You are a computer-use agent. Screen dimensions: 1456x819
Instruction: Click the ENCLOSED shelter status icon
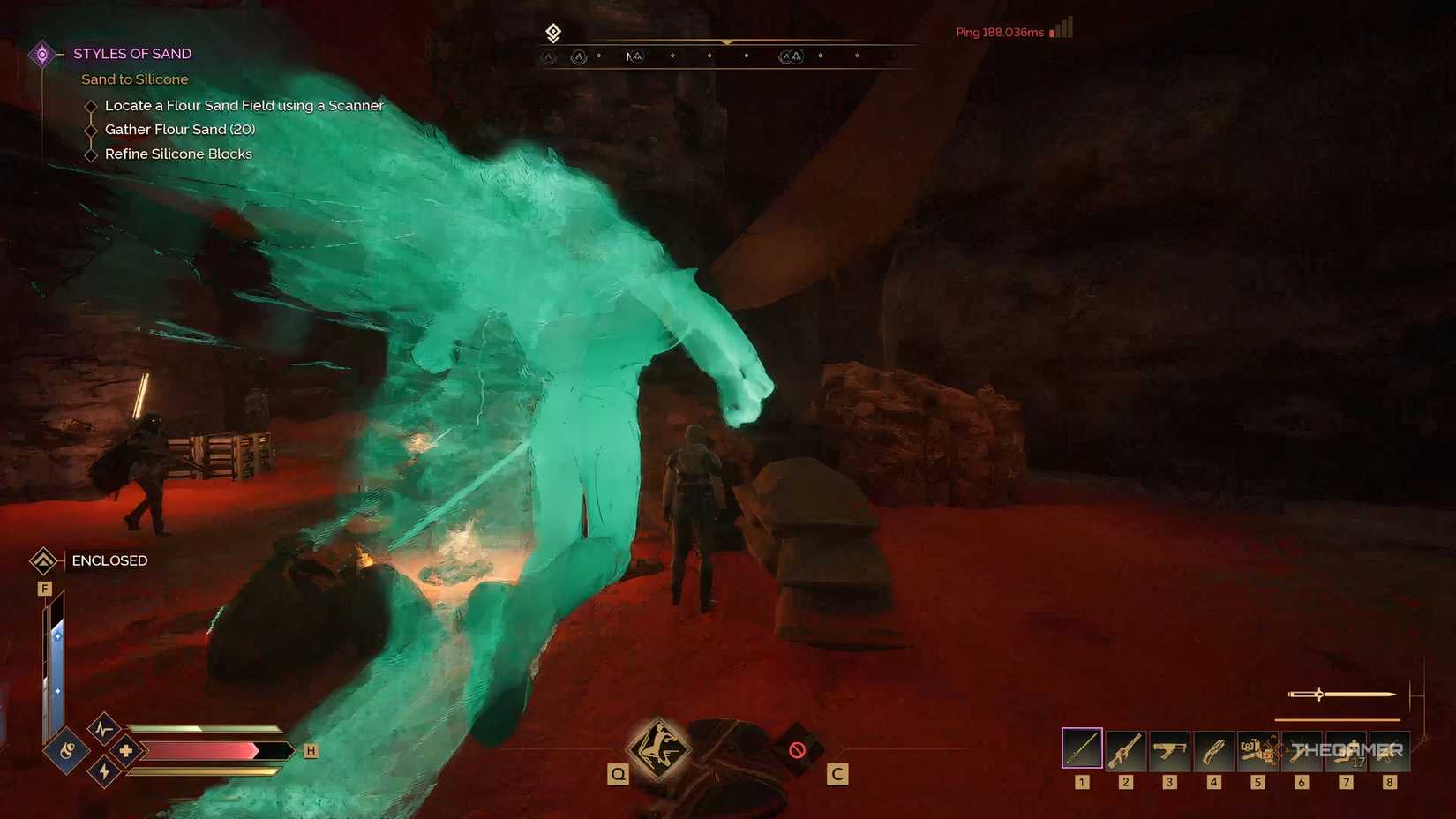tap(44, 560)
